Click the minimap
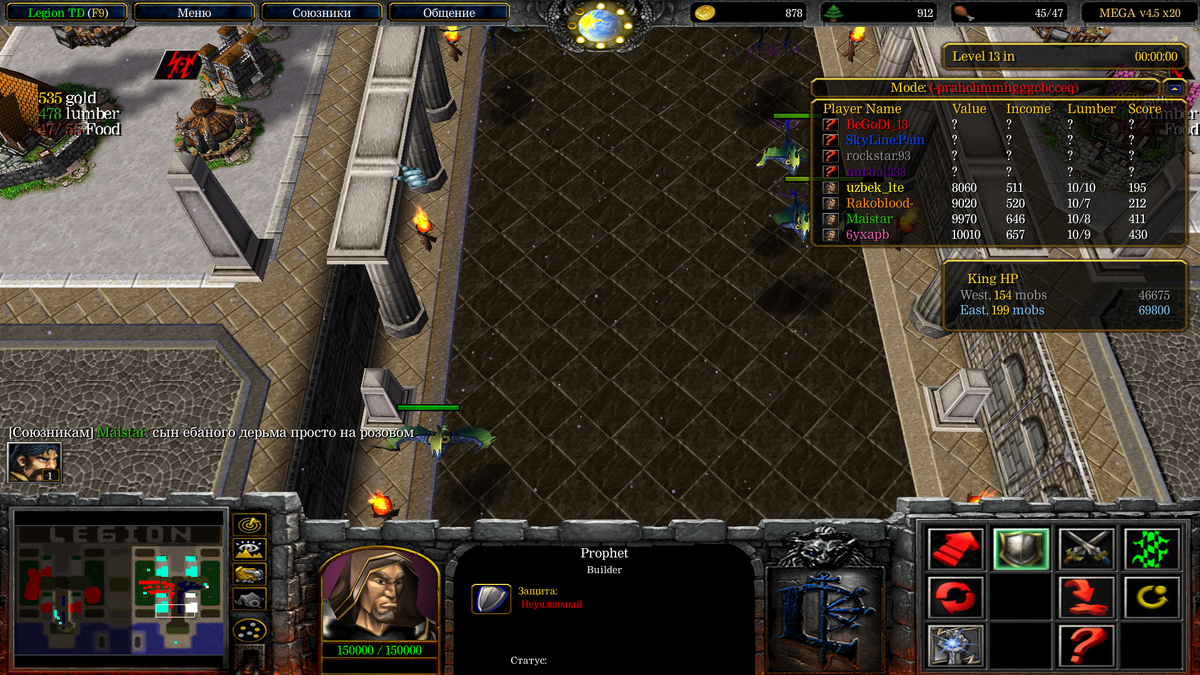Screen dimensions: 1200x675 118,587
